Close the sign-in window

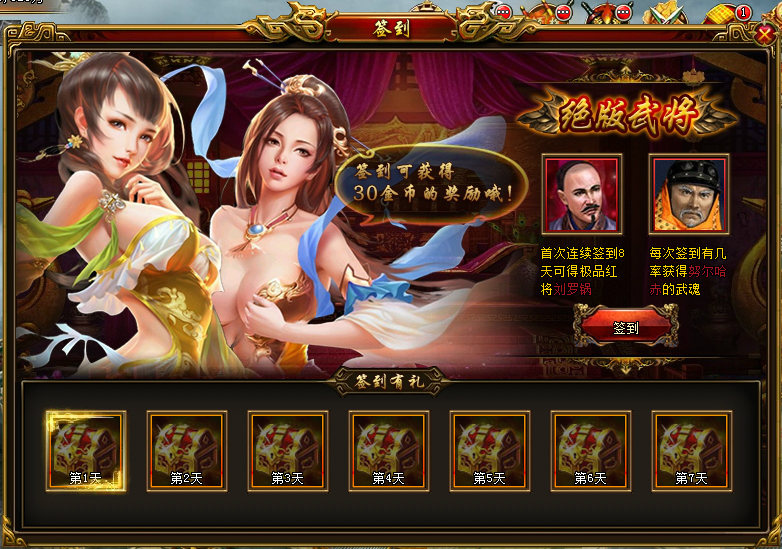coord(765,34)
